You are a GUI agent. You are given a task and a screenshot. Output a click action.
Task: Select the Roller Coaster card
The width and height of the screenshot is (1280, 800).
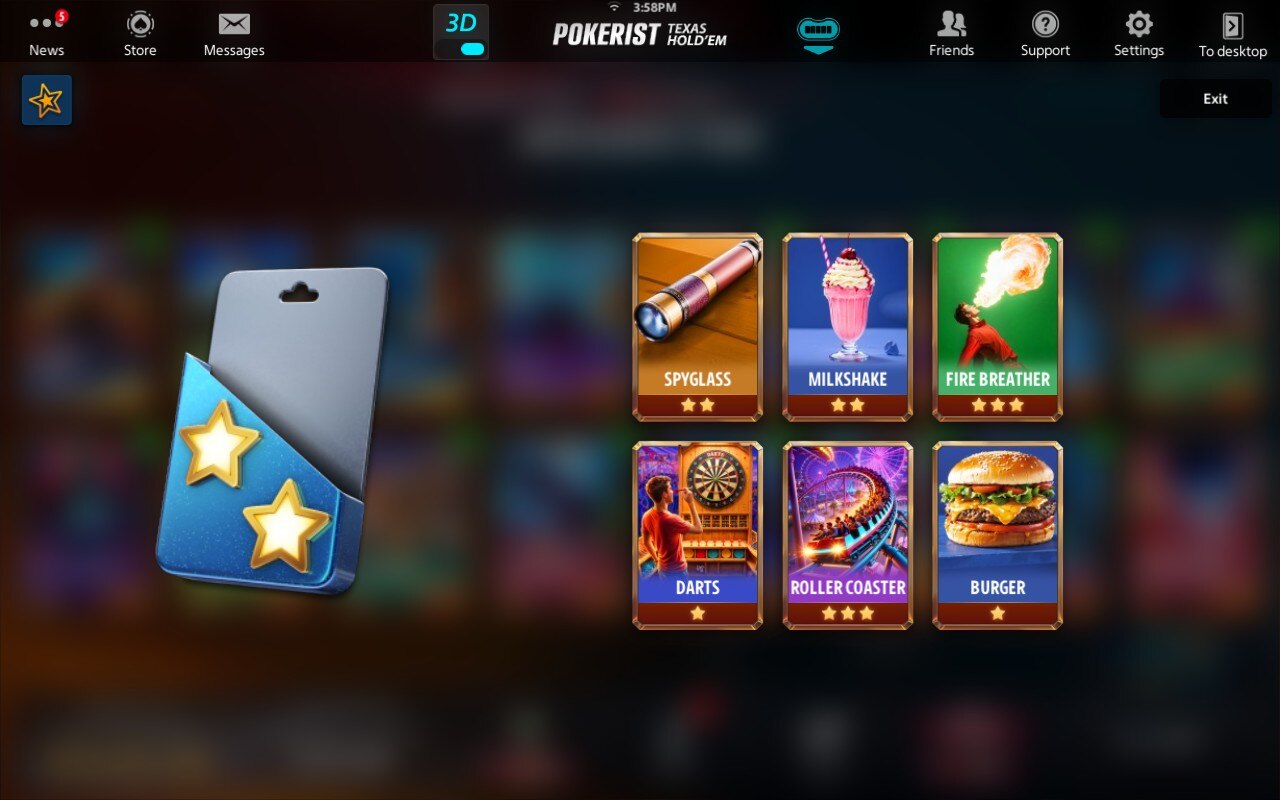848,535
